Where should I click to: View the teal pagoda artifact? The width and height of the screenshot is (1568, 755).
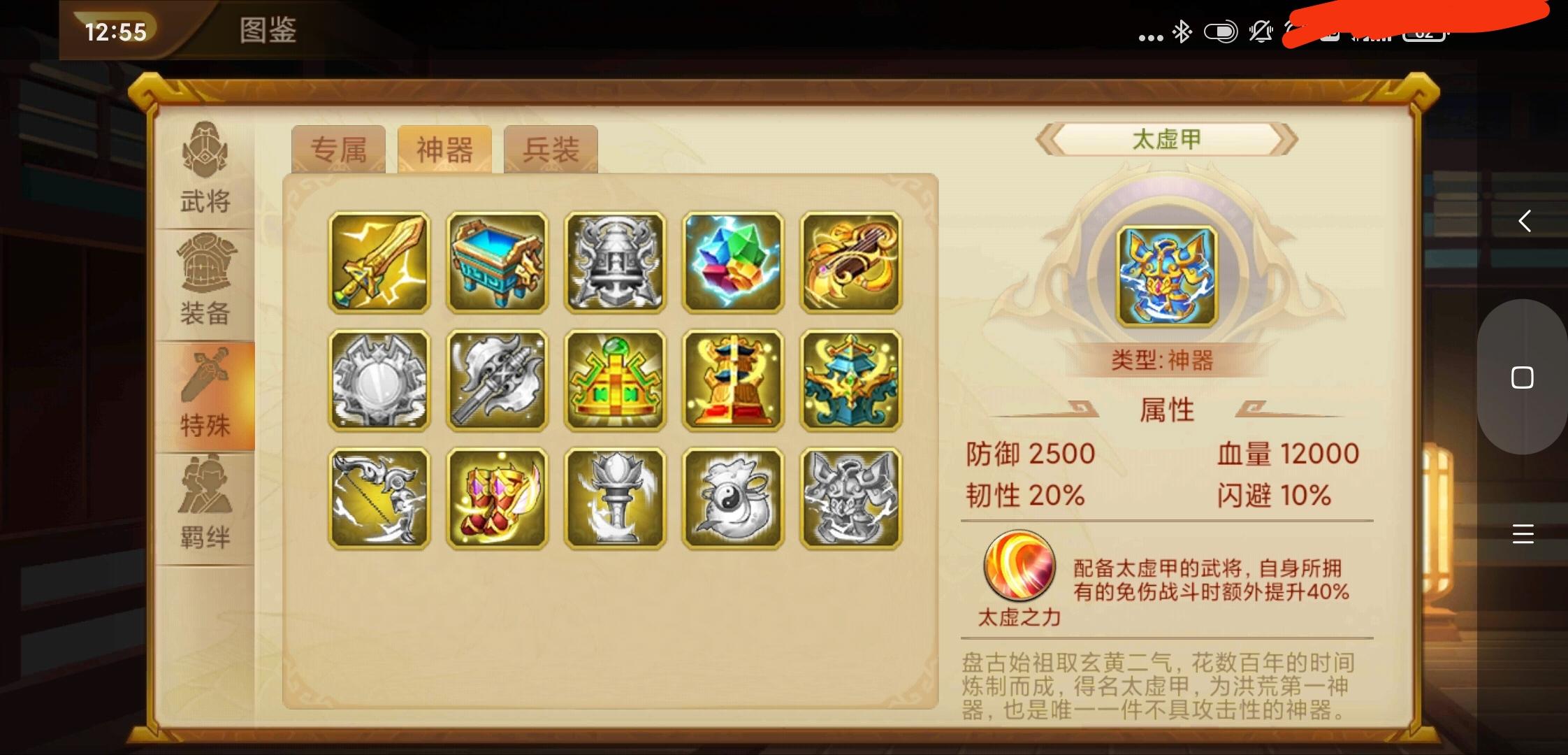click(851, 381)
